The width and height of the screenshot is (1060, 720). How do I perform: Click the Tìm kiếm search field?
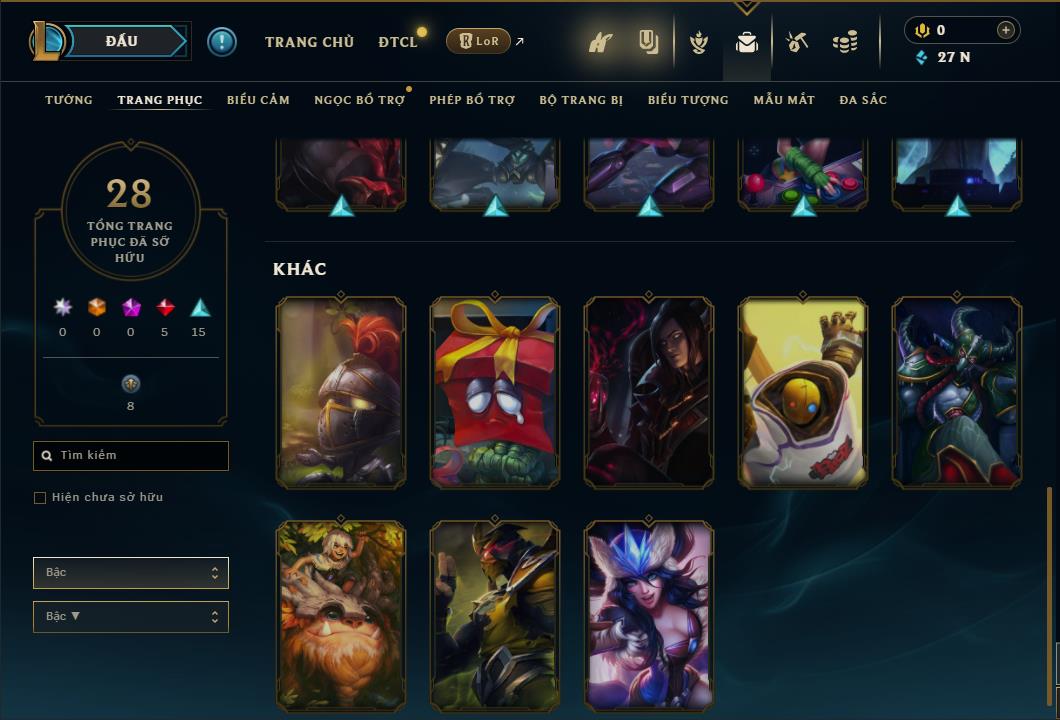(x=131, y=456)
